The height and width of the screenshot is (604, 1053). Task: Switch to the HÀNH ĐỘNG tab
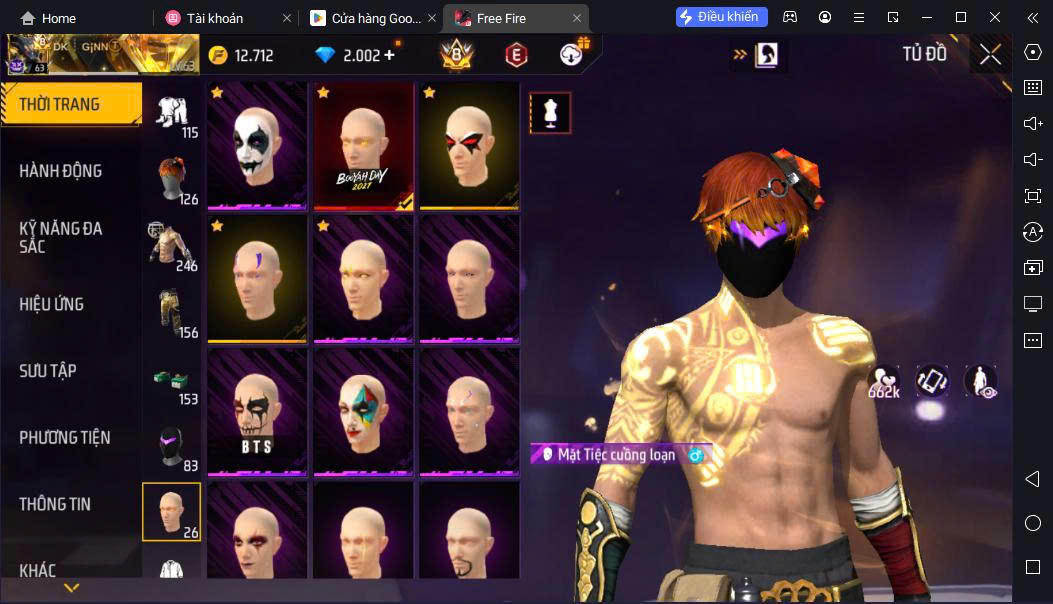[x=61, y=171]
